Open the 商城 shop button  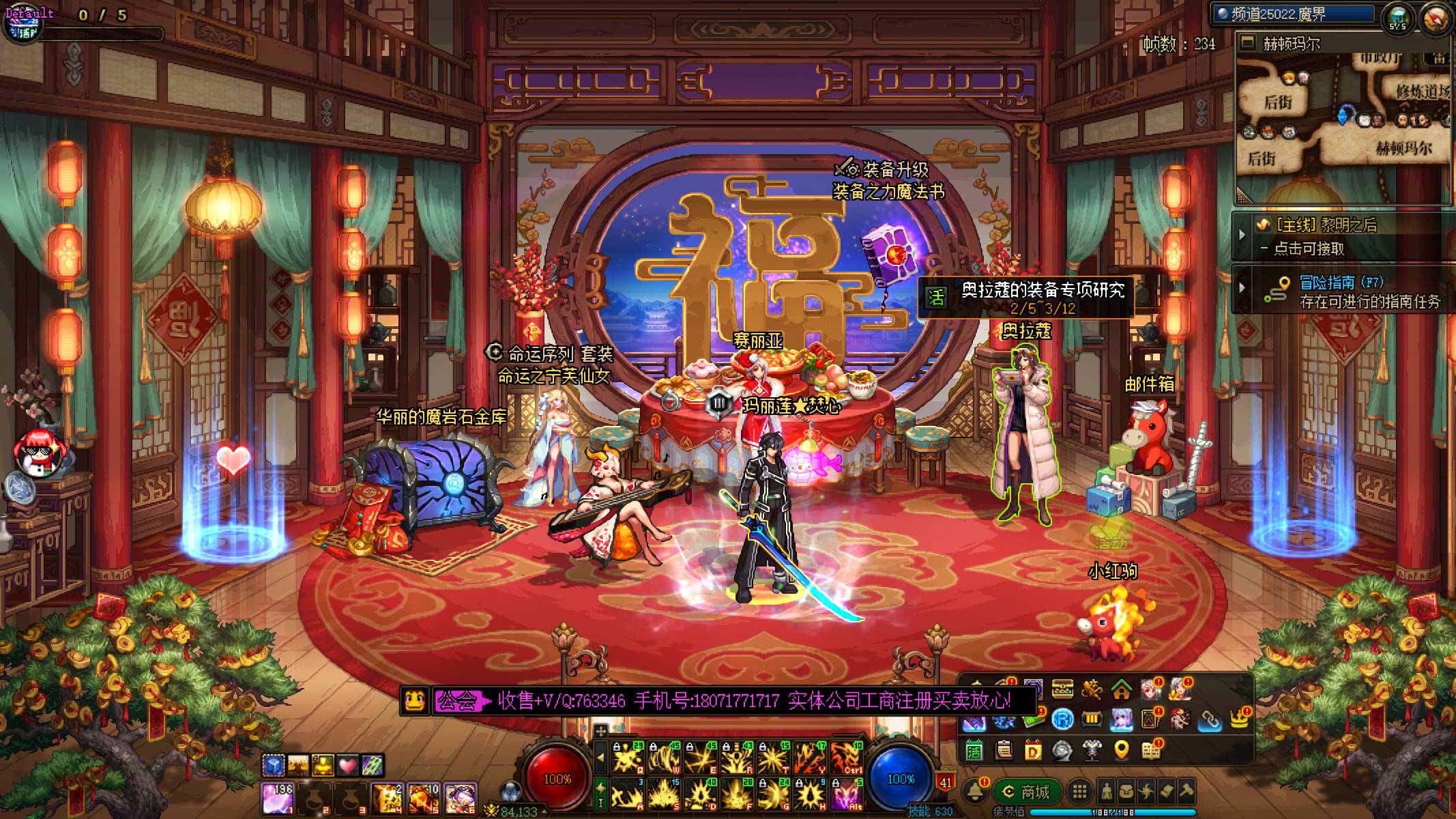1026,792
